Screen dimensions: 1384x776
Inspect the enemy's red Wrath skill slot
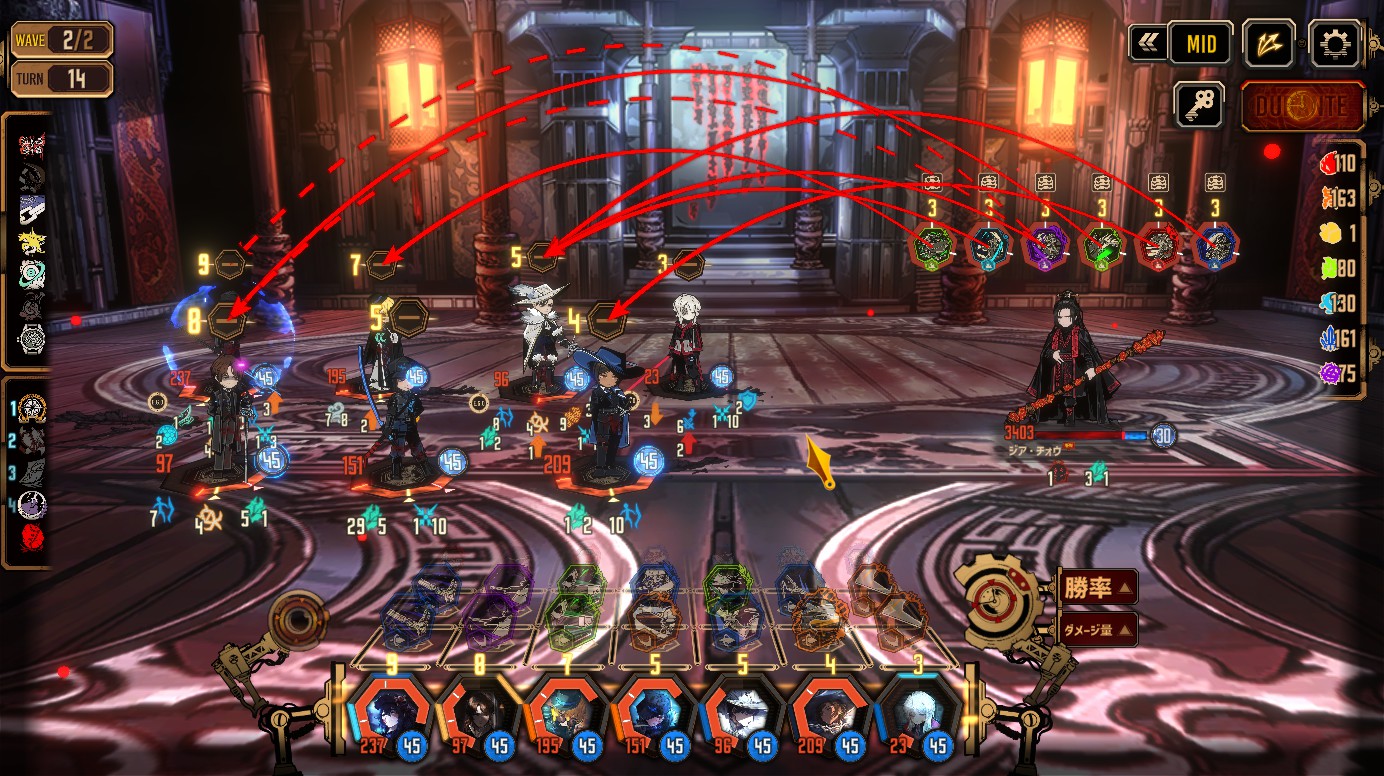pos(1159,246)
